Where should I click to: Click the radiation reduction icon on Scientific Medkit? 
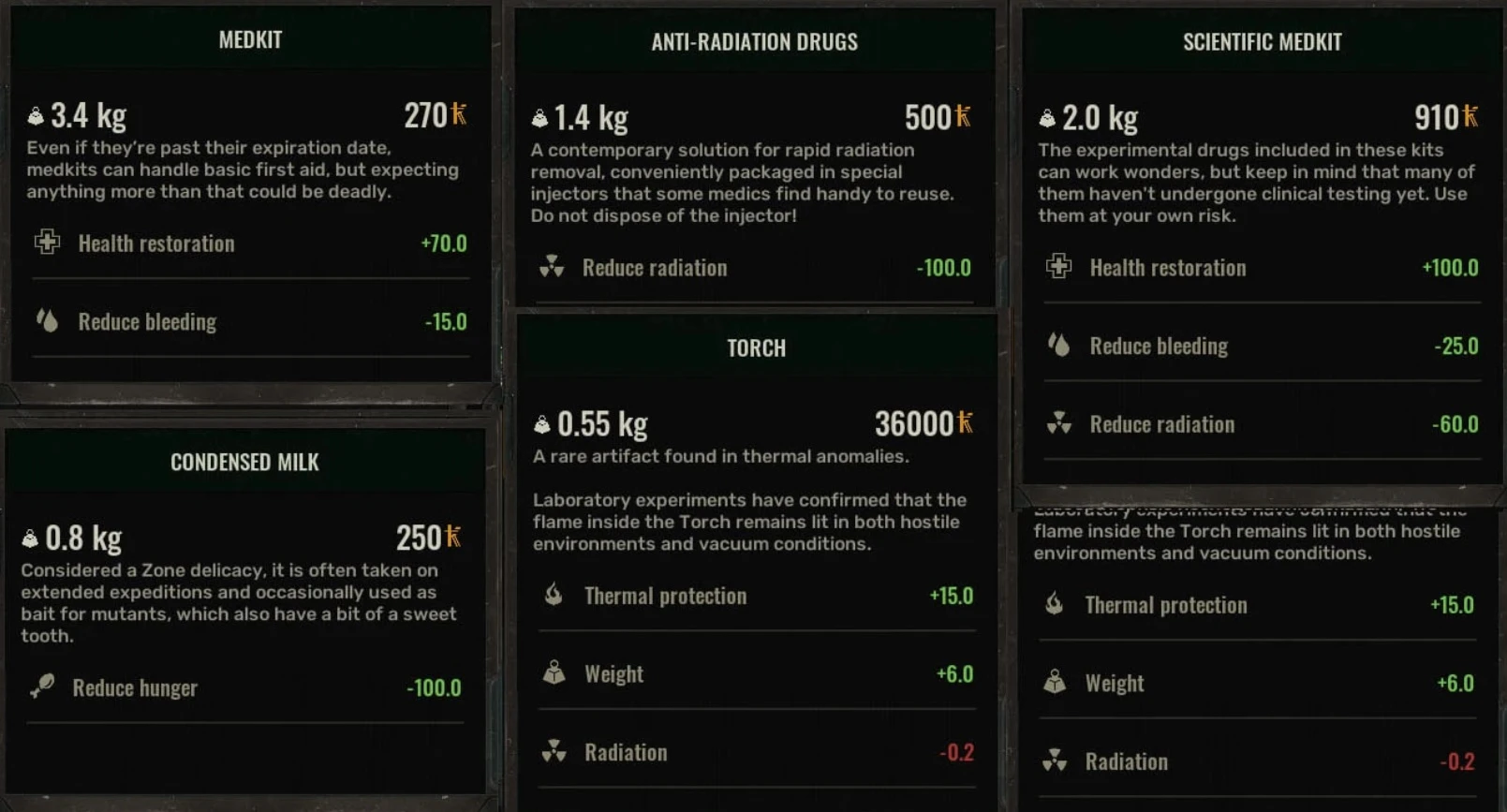pos(1058,424)
